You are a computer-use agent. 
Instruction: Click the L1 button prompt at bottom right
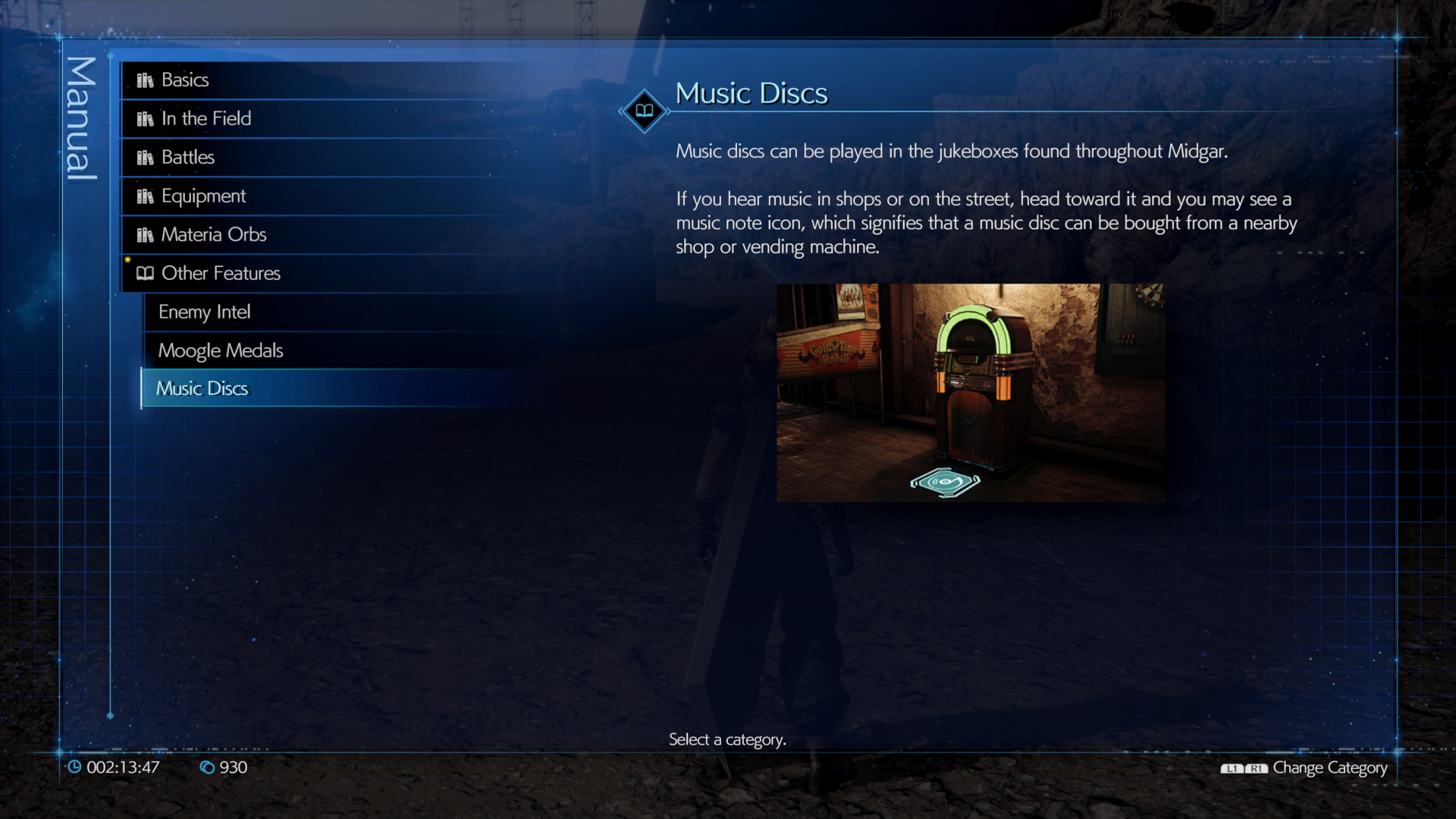coord(1232,767)
